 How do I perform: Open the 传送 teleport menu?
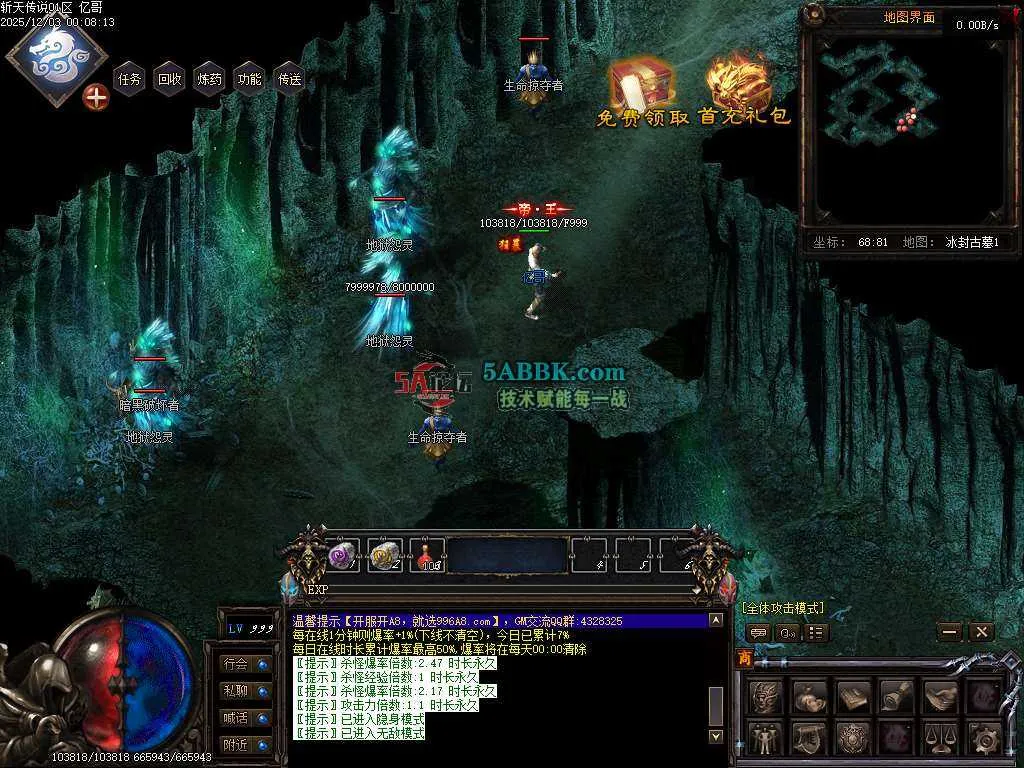290,79
